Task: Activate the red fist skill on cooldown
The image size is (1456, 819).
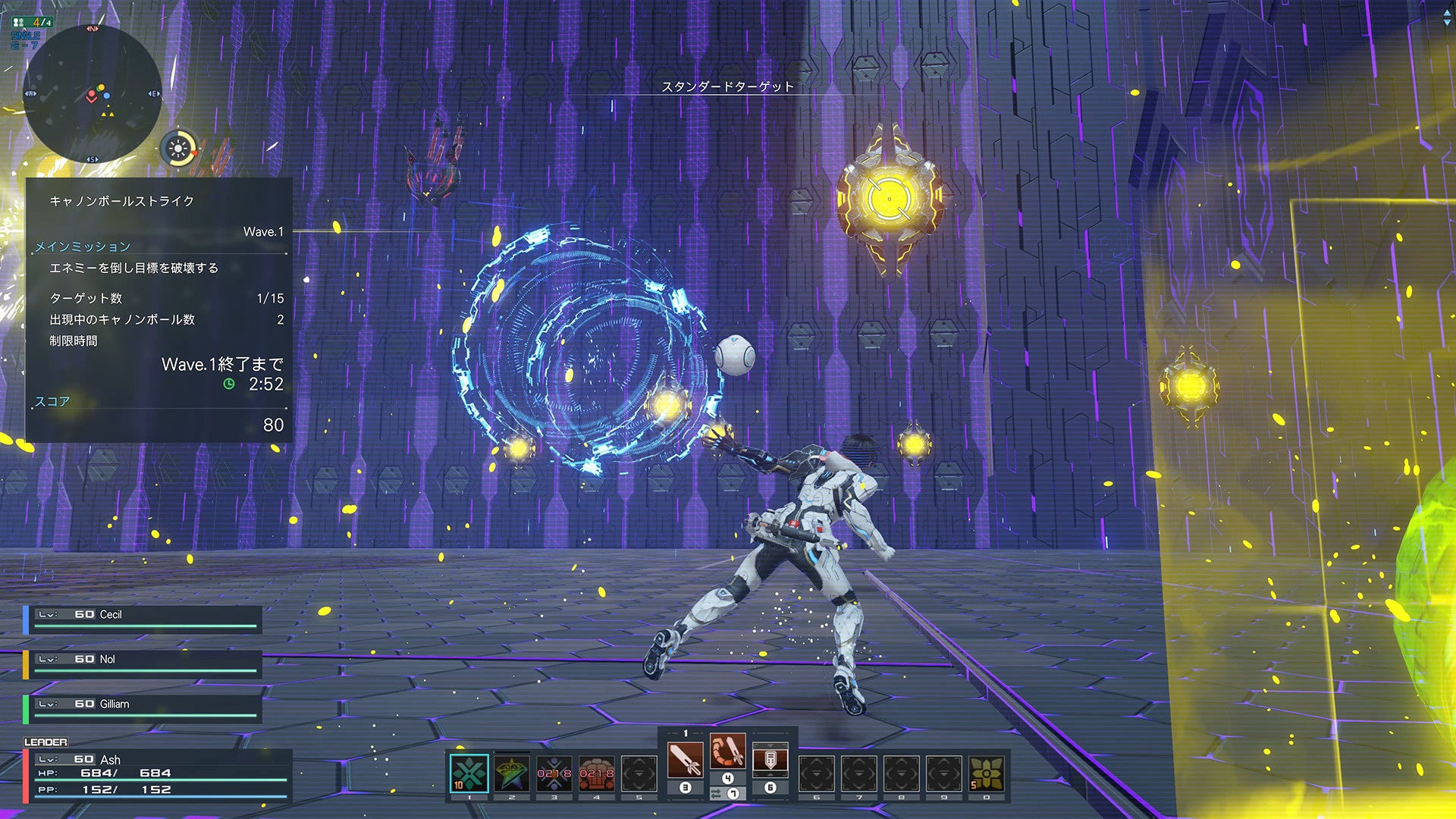Action: pos(597,773)
